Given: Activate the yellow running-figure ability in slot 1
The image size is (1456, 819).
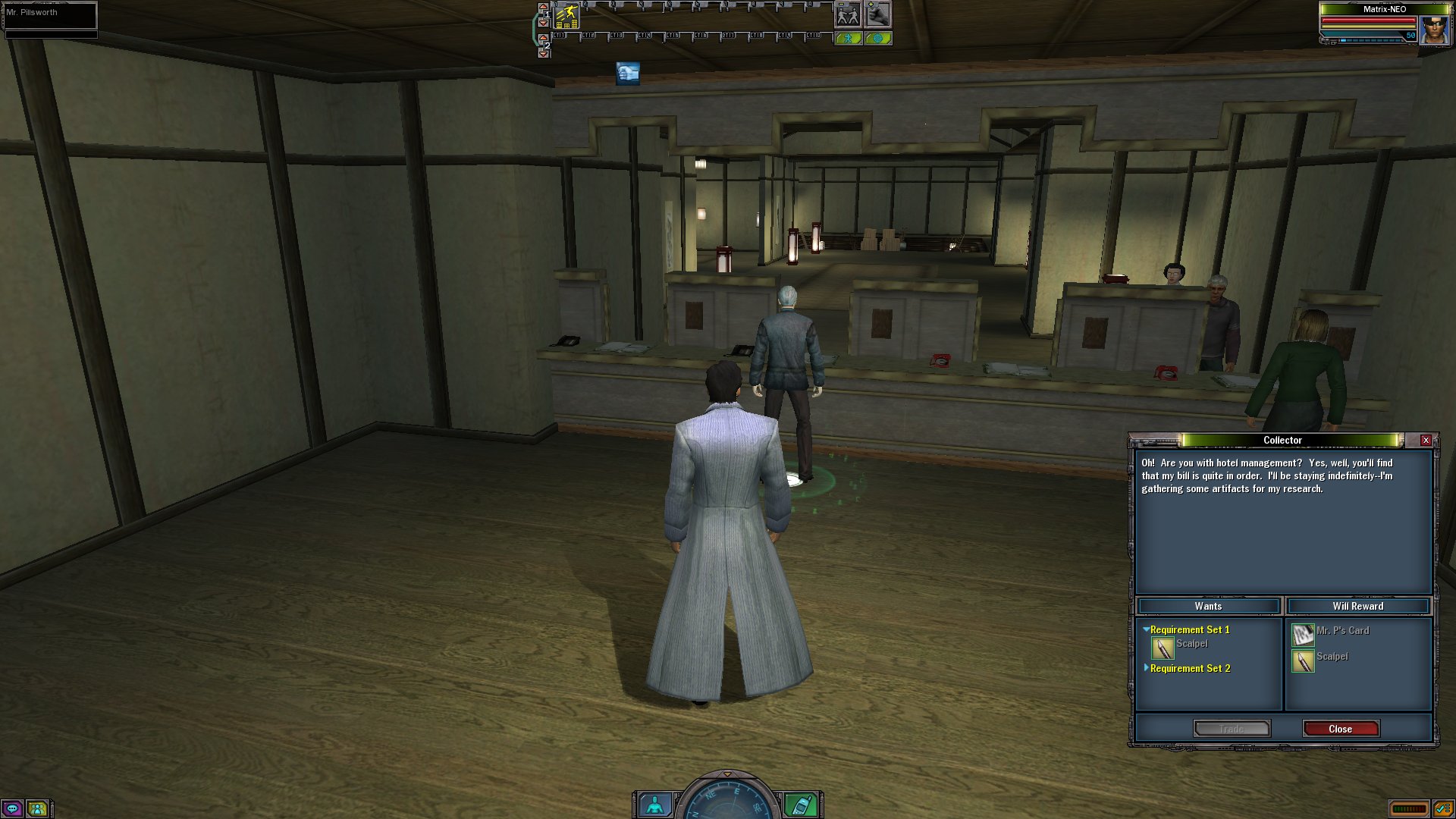Looking at the screenshot, I should pyautogui.click(x=567, y=16).
